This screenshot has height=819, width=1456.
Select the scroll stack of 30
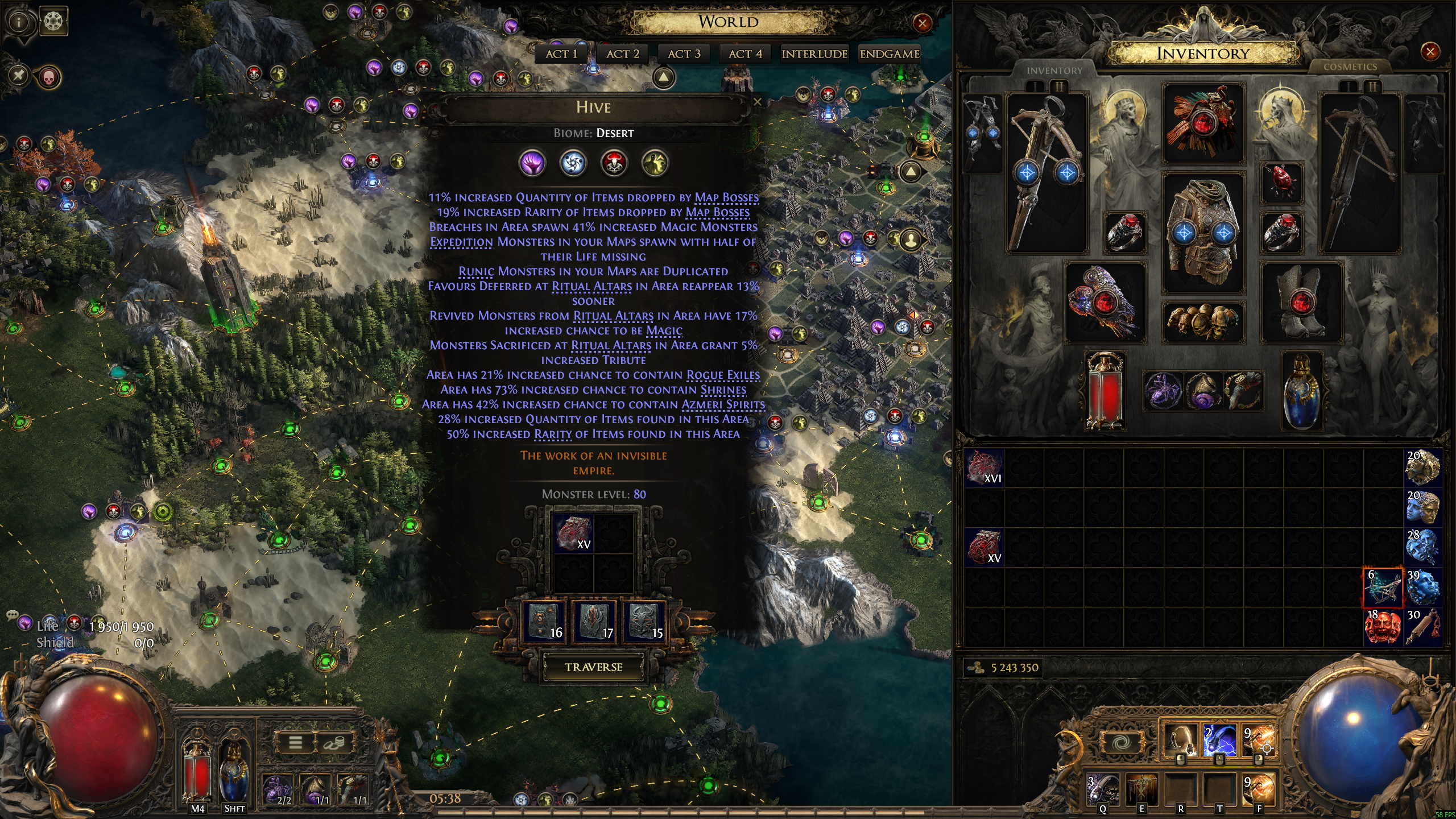coord(1422,627)
